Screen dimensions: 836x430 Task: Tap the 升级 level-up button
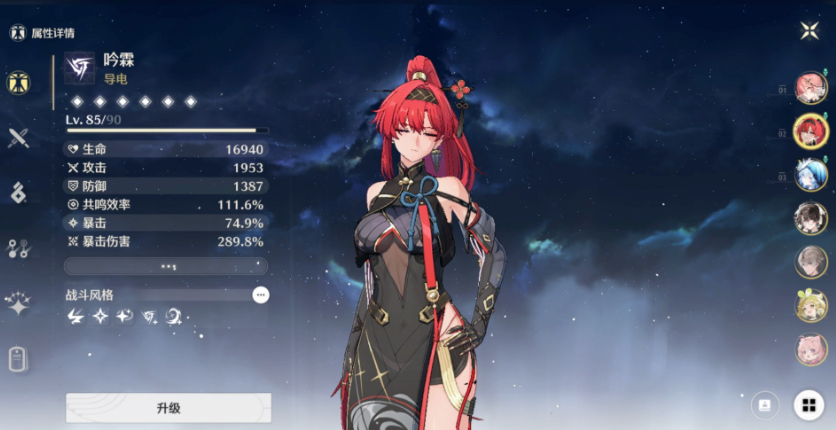[x=168, y=408]
